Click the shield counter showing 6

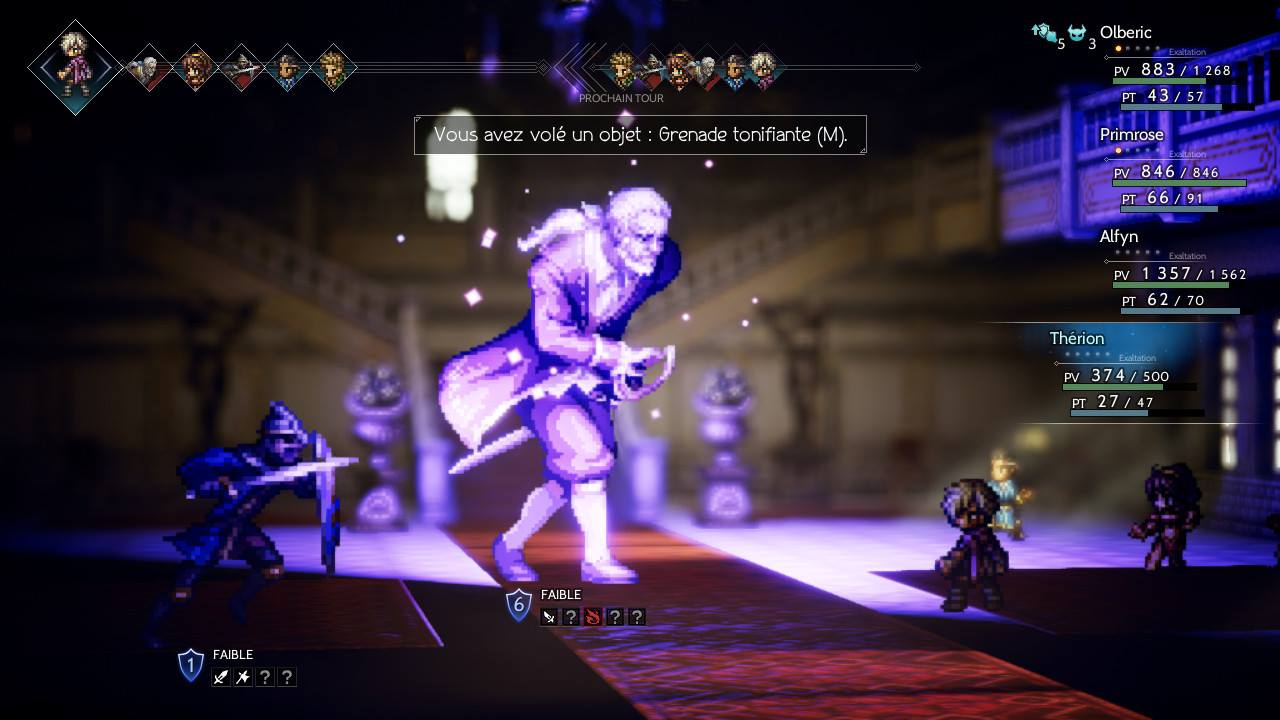518,605
